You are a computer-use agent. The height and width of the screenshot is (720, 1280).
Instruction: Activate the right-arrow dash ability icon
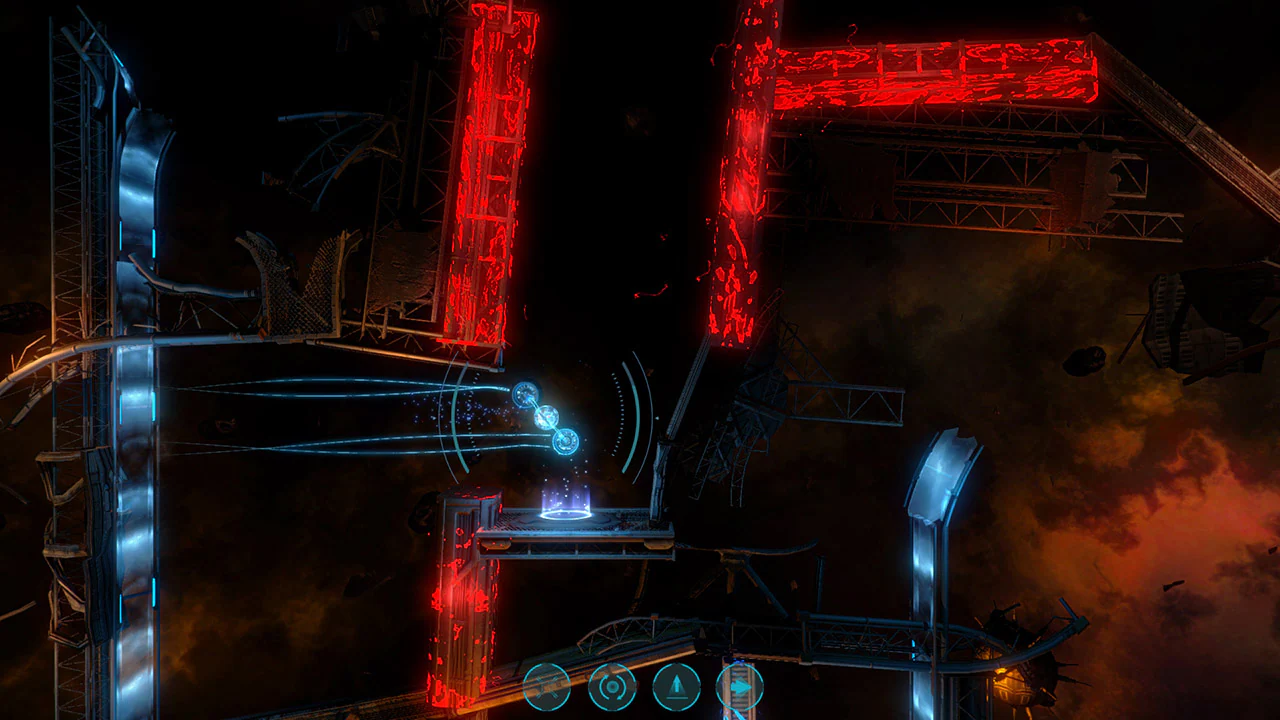click(x=740, y=687)
